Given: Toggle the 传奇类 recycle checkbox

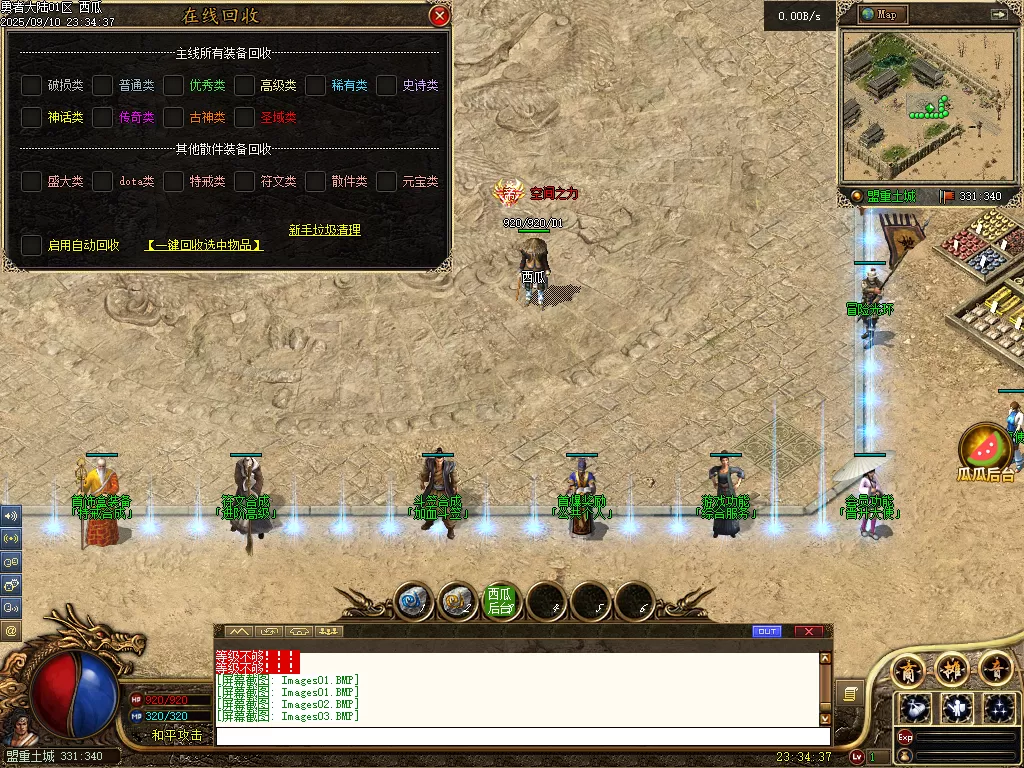Looking at the screenshot, I should pos(103,118).
